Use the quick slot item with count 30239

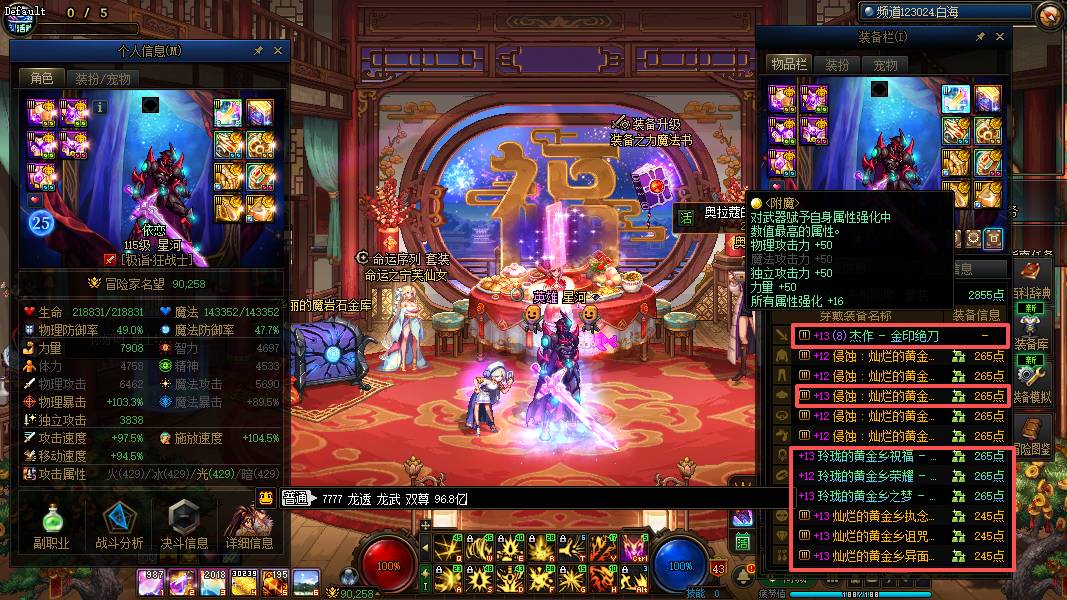click(244, 581)
